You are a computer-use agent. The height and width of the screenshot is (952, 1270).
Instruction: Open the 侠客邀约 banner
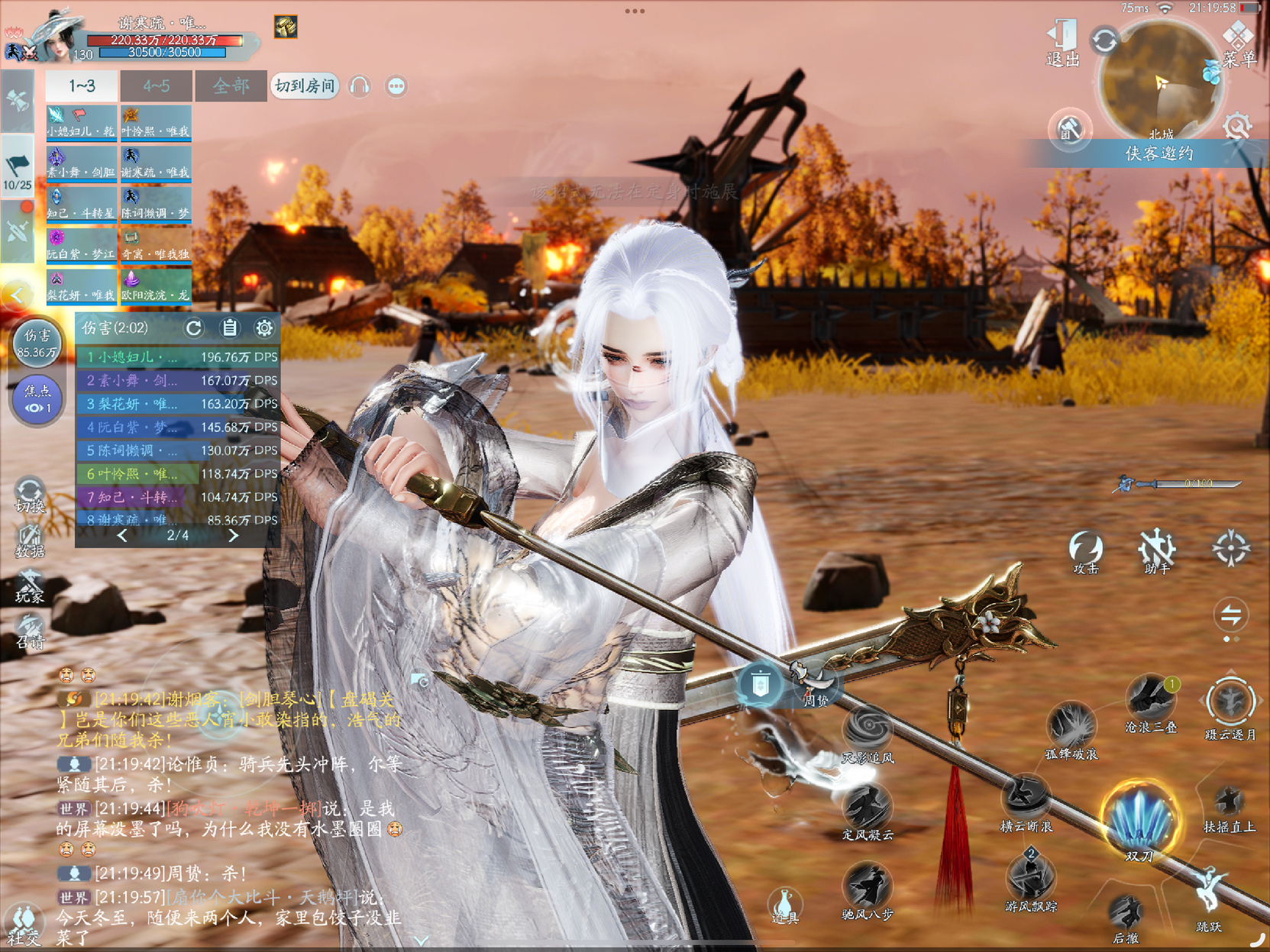[1158, 153]
